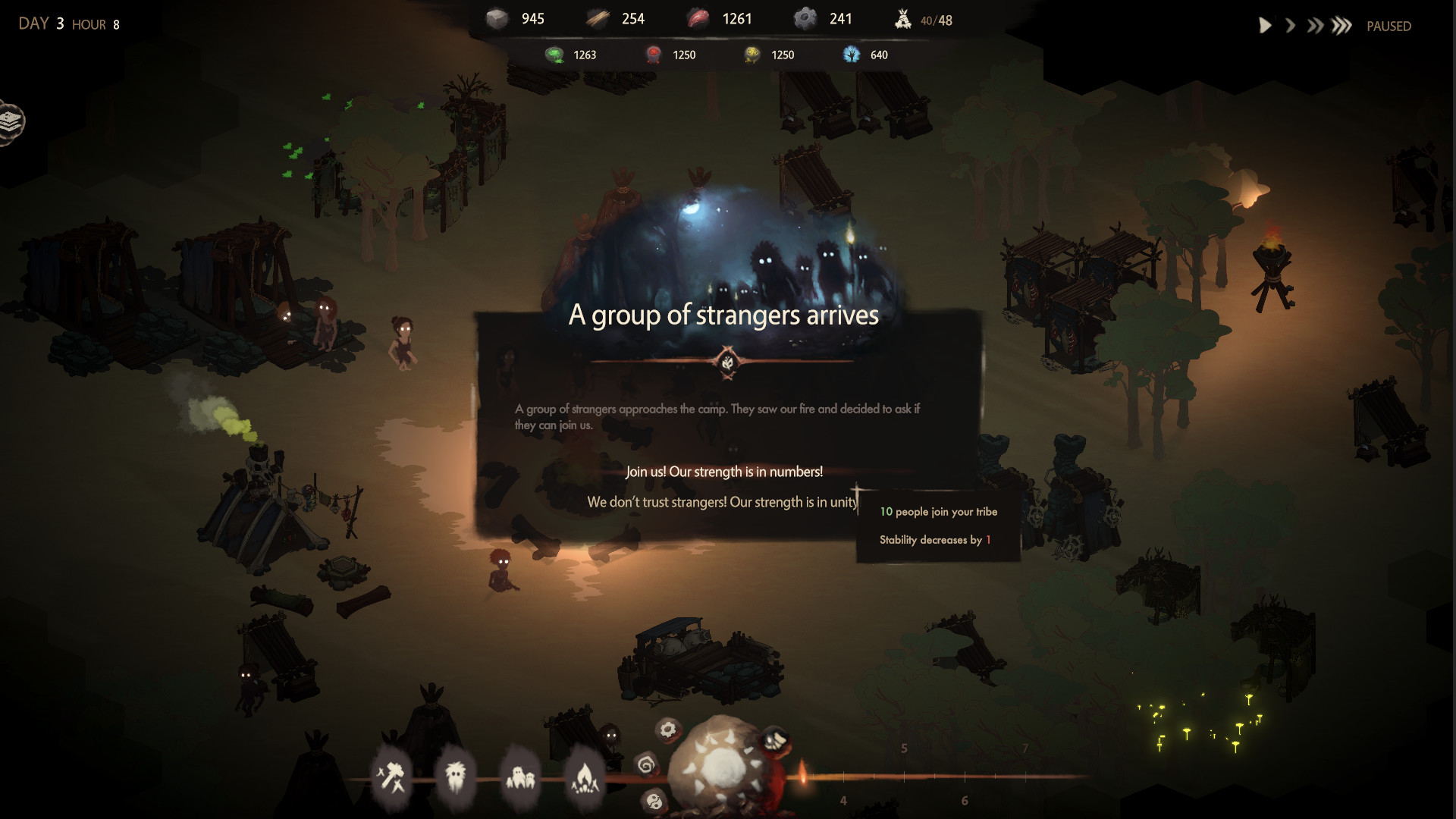
Task: Click the wood resource icon showing 254
Action: [x=597, y=17]
